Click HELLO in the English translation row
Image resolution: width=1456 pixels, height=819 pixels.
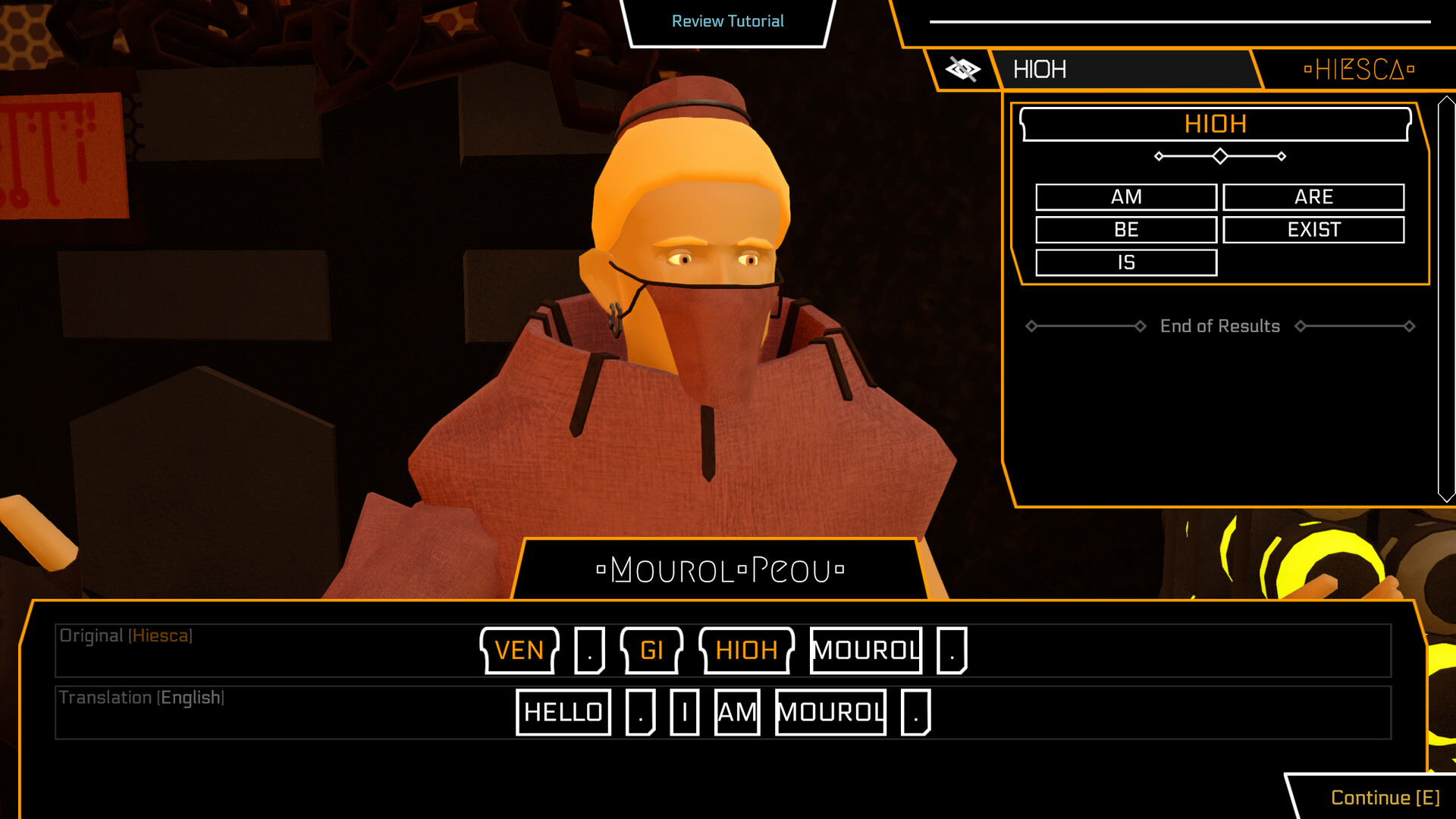563,711
